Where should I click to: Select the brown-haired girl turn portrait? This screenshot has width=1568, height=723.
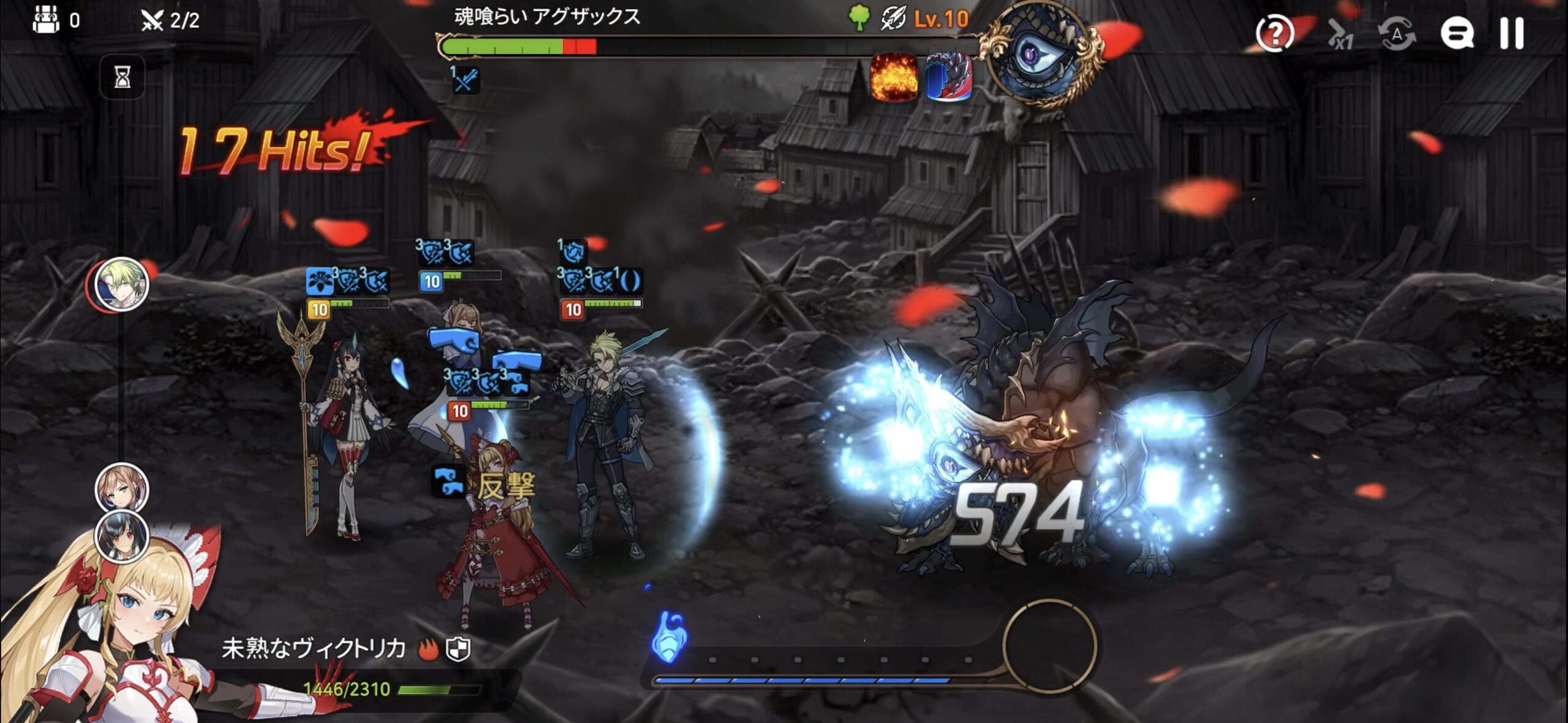pos(122,488)
